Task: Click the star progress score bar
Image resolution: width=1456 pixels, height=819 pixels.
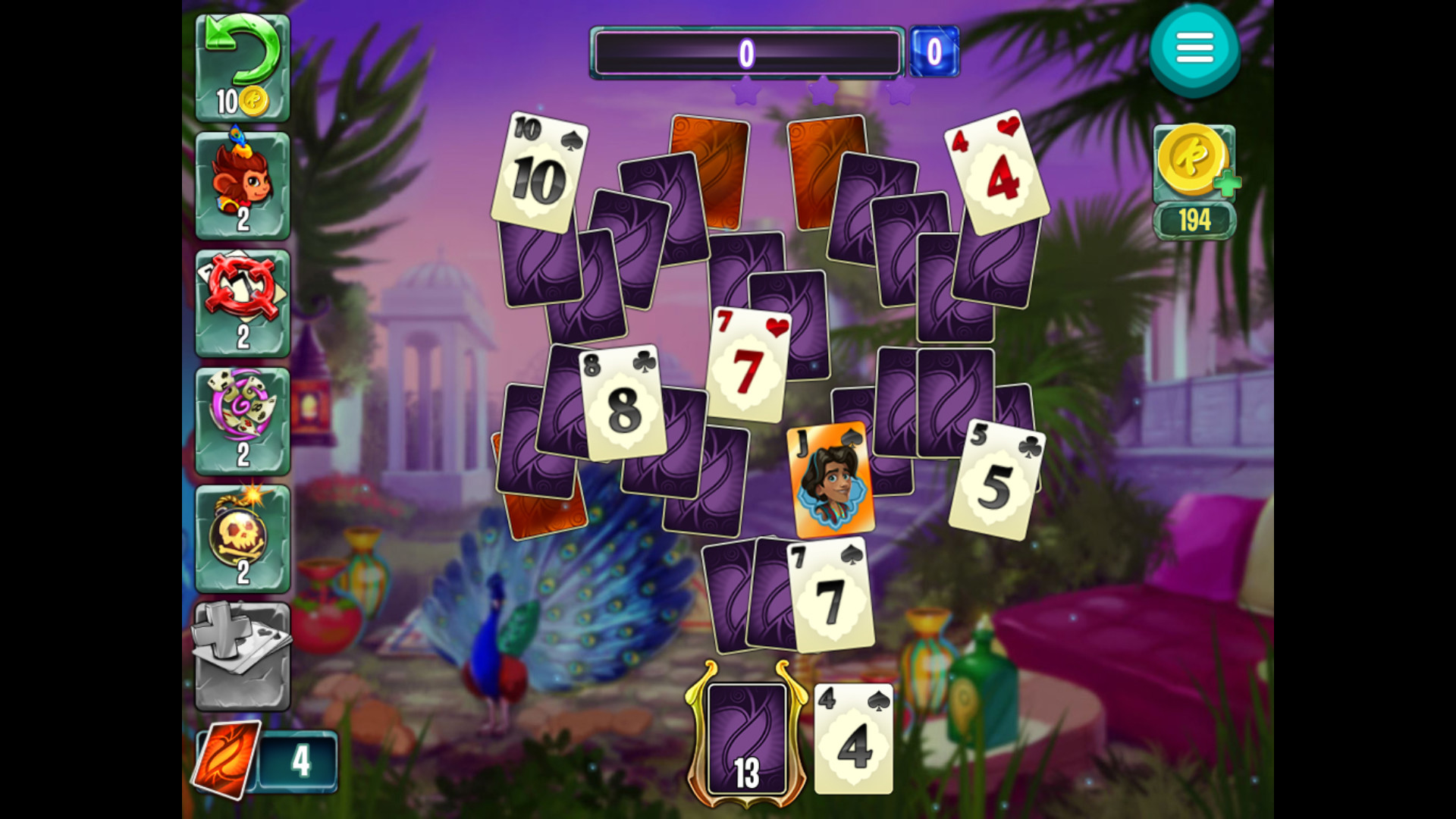Action: tap(745, 52)
